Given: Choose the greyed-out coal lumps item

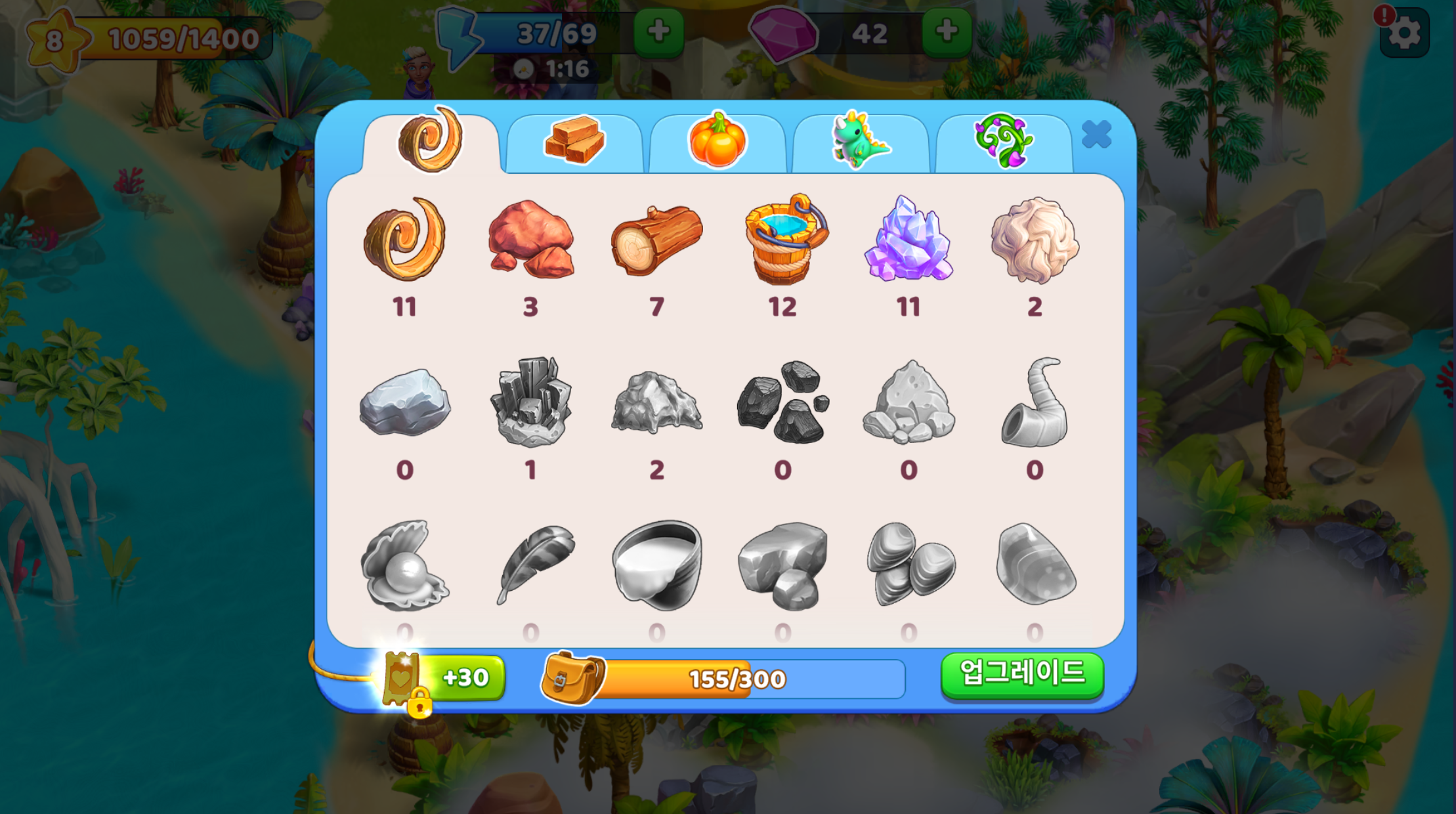Looking at the screenshot, I should tap(782, 402).
